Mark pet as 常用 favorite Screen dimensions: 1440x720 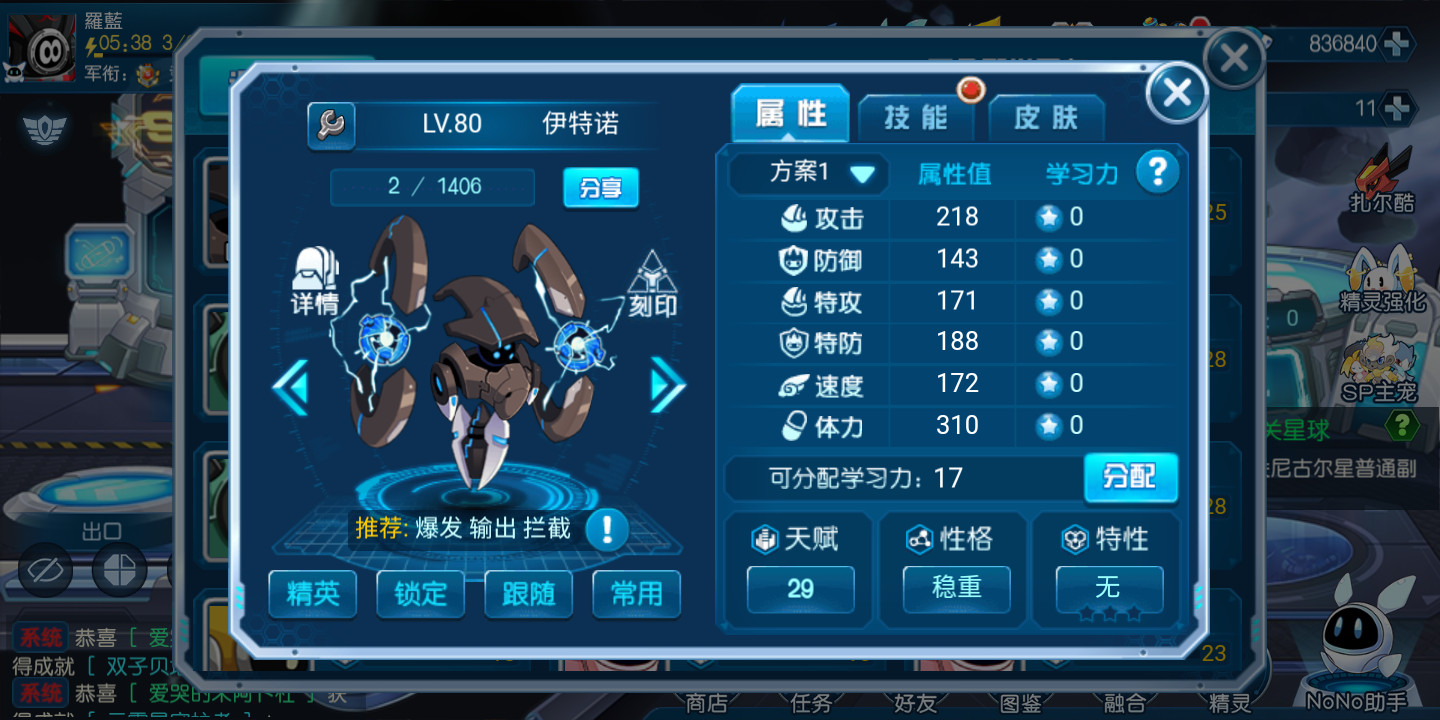pos(636,594)
